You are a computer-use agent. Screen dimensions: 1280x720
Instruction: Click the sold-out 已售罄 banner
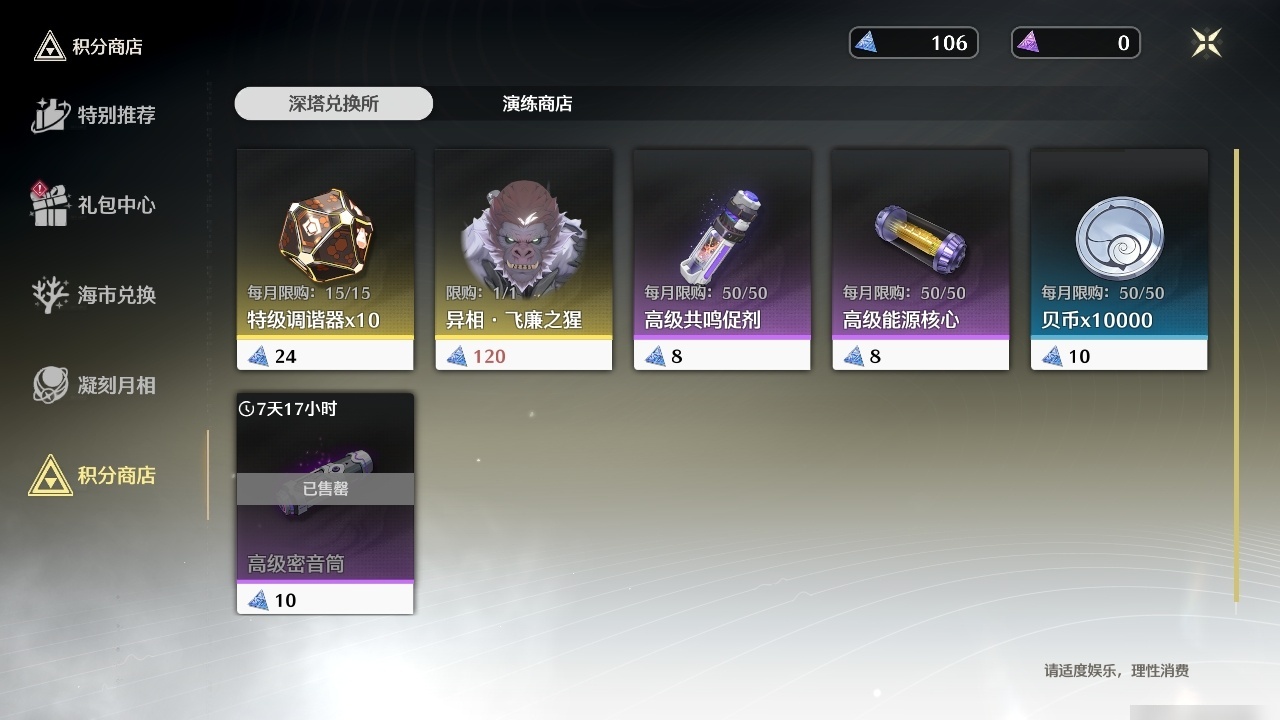click(x=325, y=490)
